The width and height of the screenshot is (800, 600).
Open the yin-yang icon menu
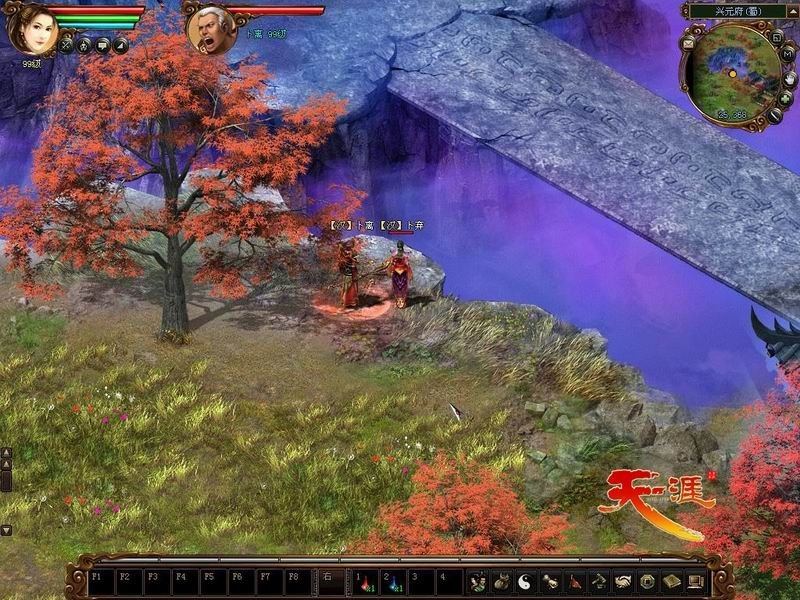coord(526,581)
